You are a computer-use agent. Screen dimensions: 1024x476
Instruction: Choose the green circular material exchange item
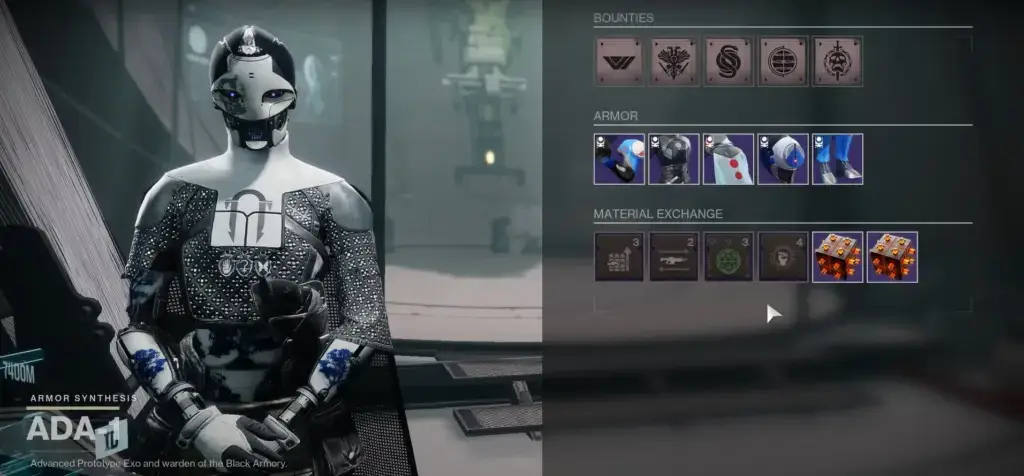728,257
